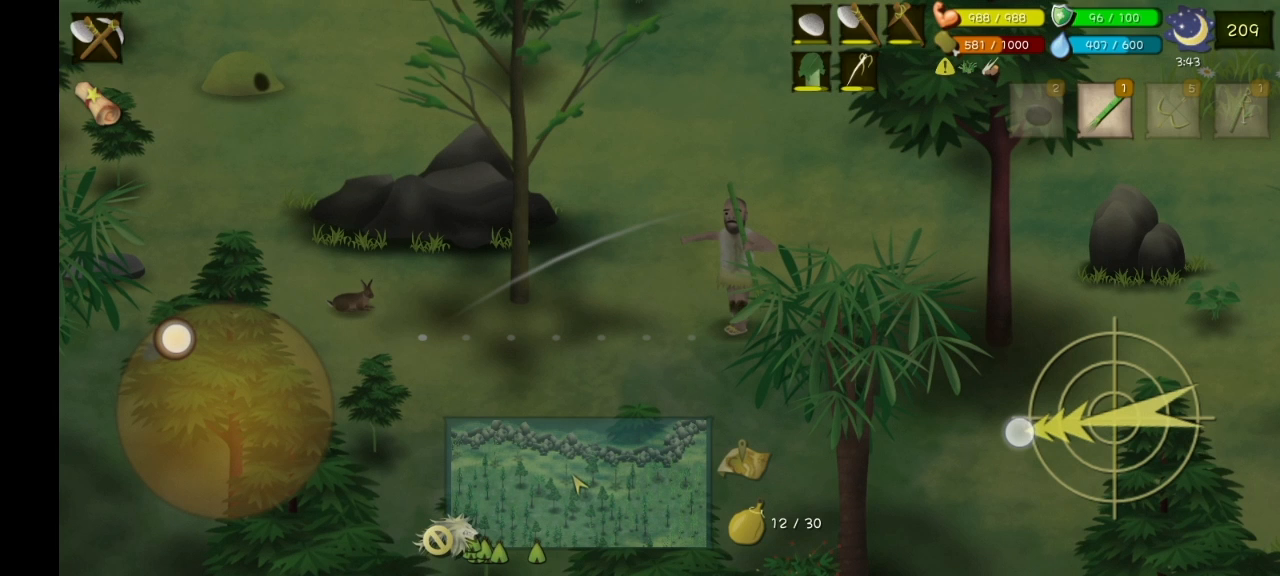Tap the yellow warning triangle status icon

point(945,67)
